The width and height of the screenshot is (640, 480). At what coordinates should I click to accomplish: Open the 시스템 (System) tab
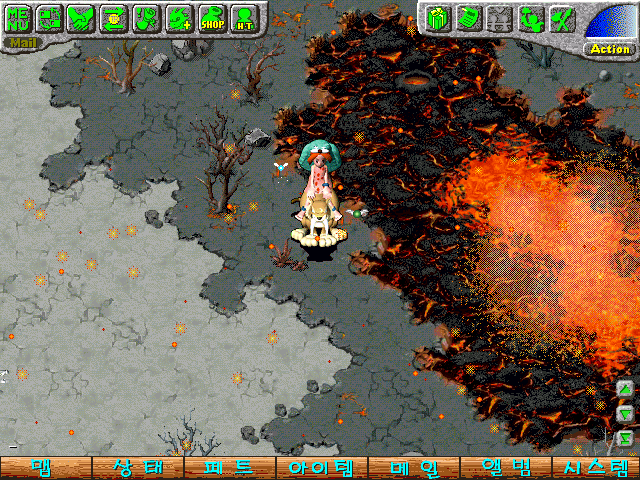click(594, 468)
